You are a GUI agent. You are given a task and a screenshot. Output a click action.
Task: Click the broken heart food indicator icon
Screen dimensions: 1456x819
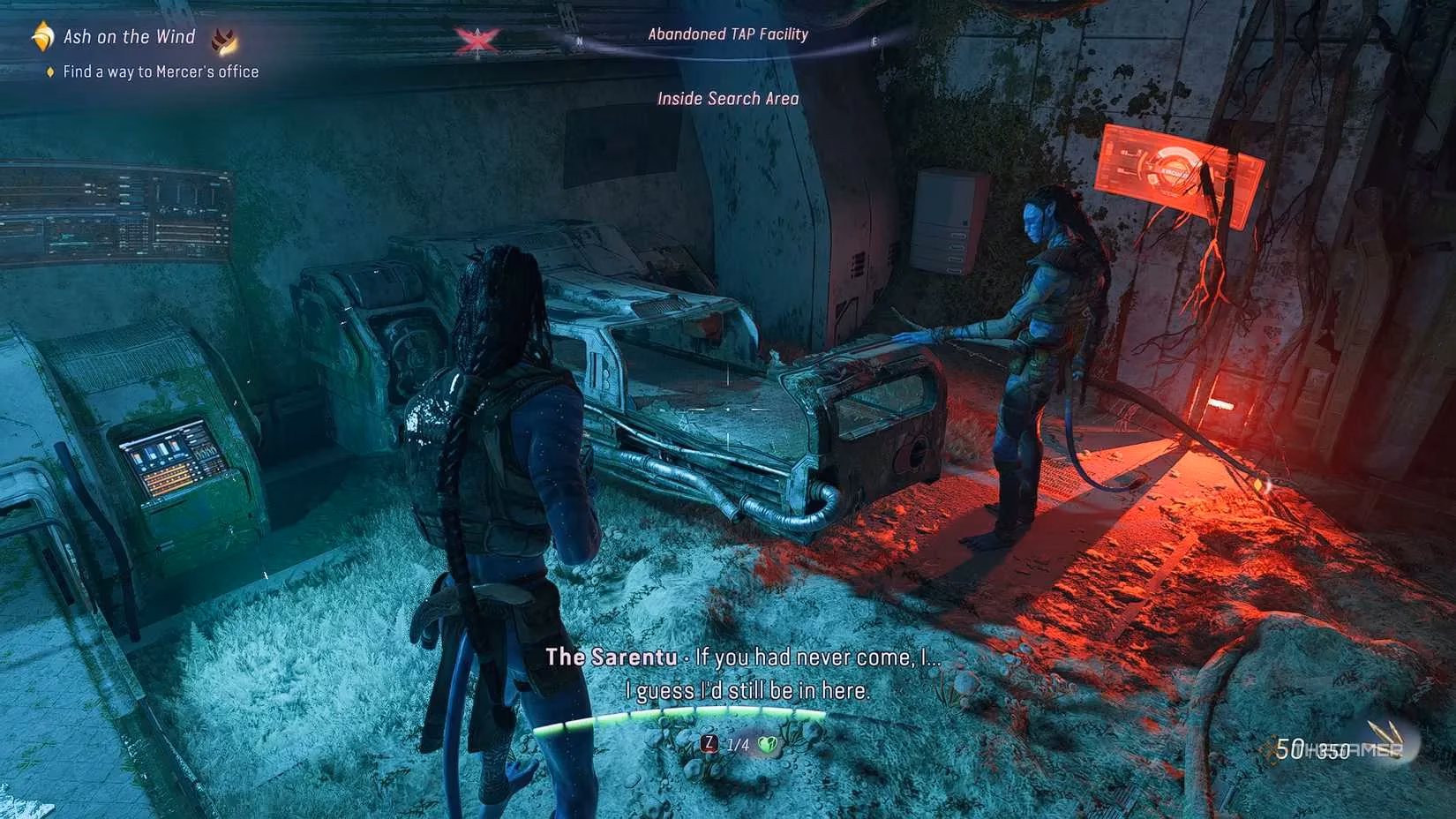click(769, 746)
